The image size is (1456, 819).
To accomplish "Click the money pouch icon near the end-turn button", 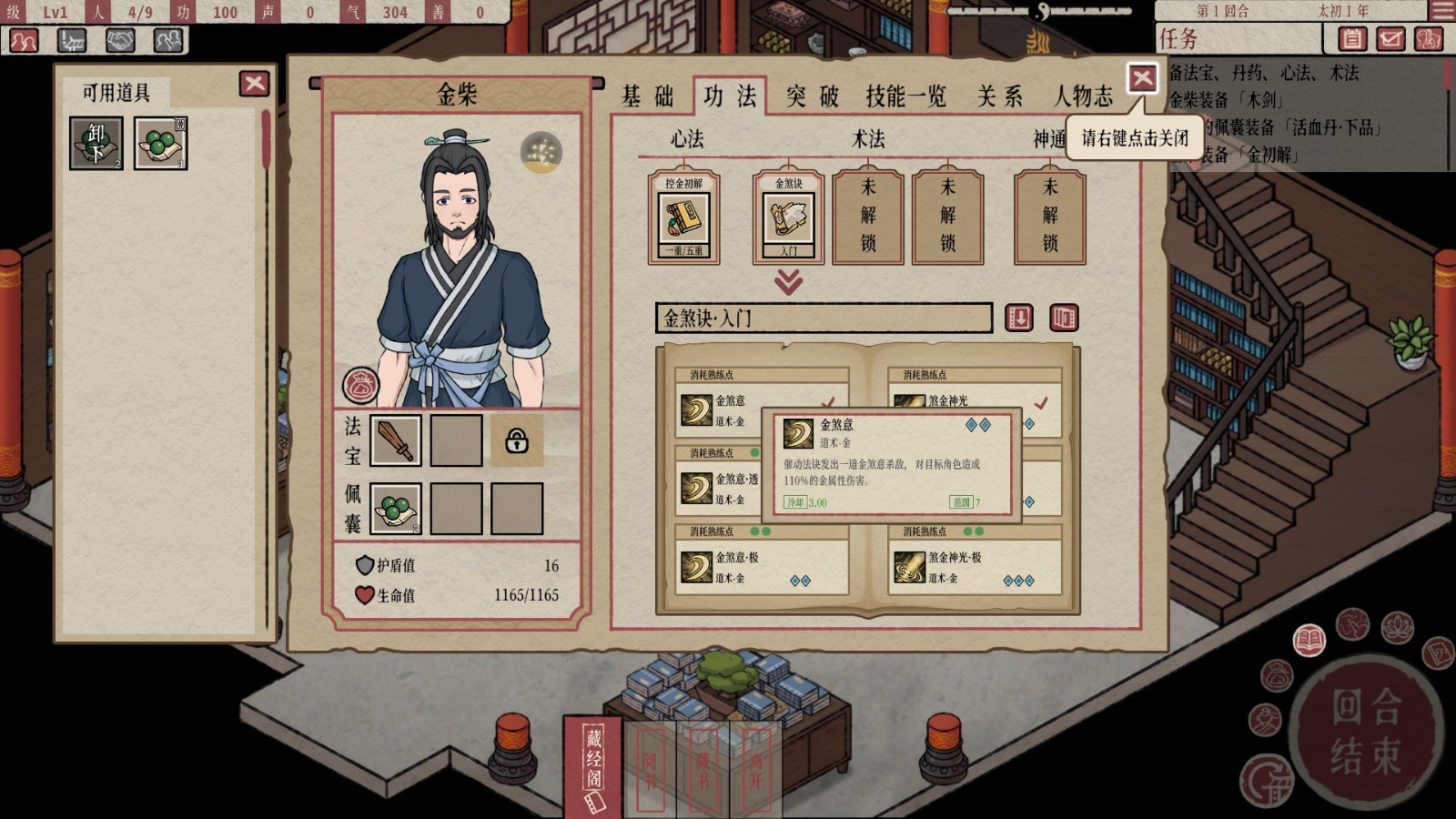I will 1277,675.
